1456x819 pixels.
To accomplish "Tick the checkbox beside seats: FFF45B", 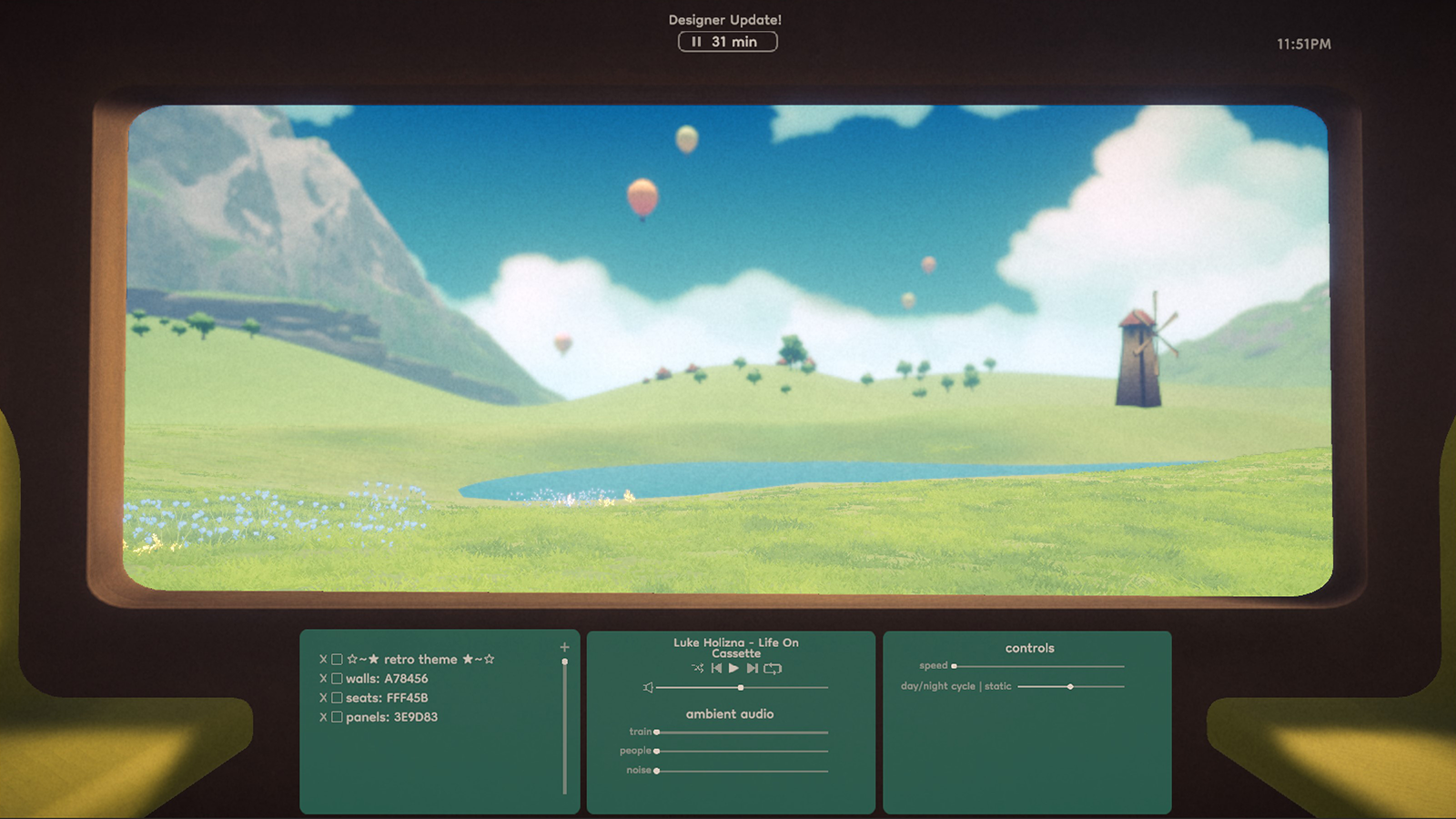I will tap(337, 697).
